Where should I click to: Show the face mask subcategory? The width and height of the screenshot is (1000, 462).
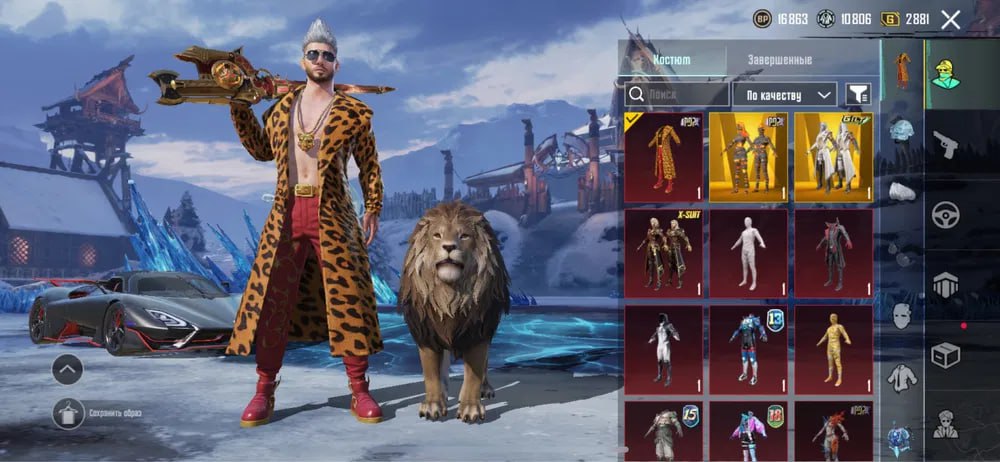click(x=902, y=316)
